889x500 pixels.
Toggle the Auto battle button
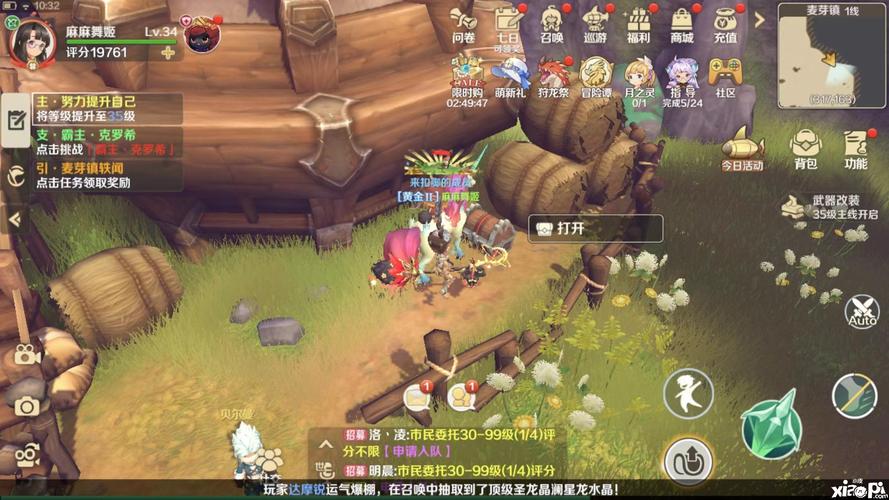[861, 310]
